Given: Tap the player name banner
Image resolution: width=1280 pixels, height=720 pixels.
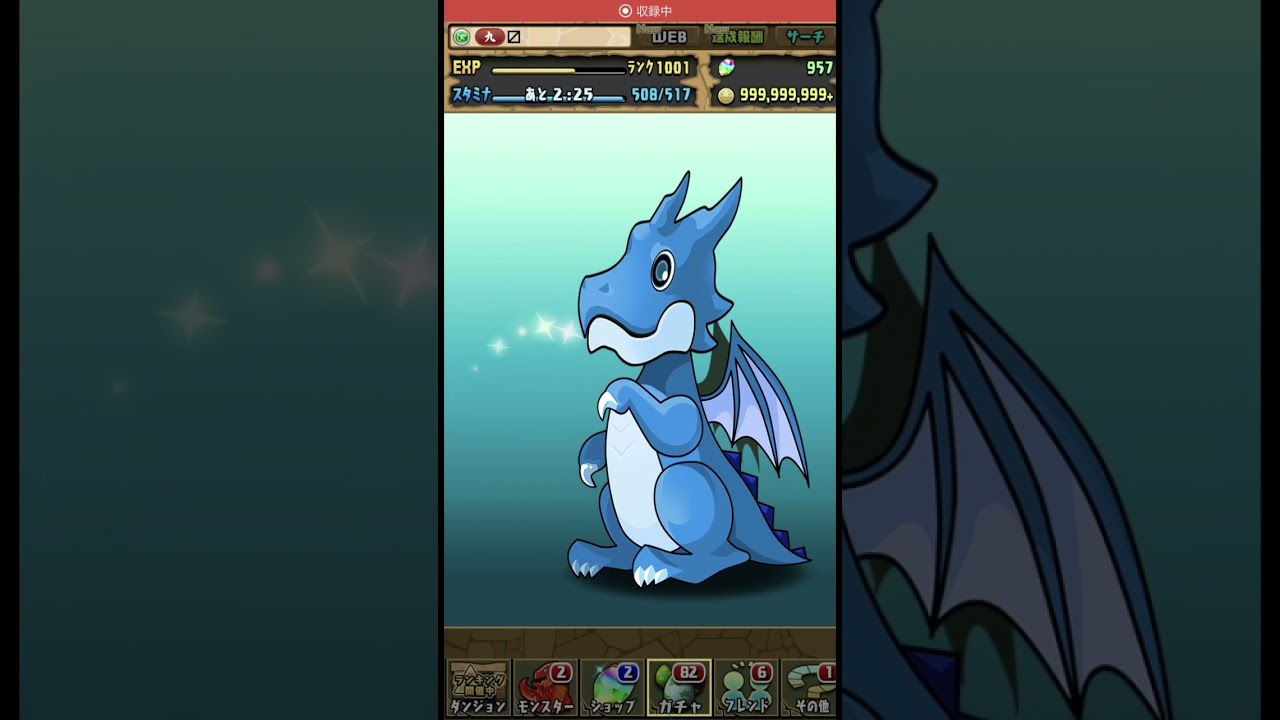Looking at the screenshot, I should click(540, 37).
